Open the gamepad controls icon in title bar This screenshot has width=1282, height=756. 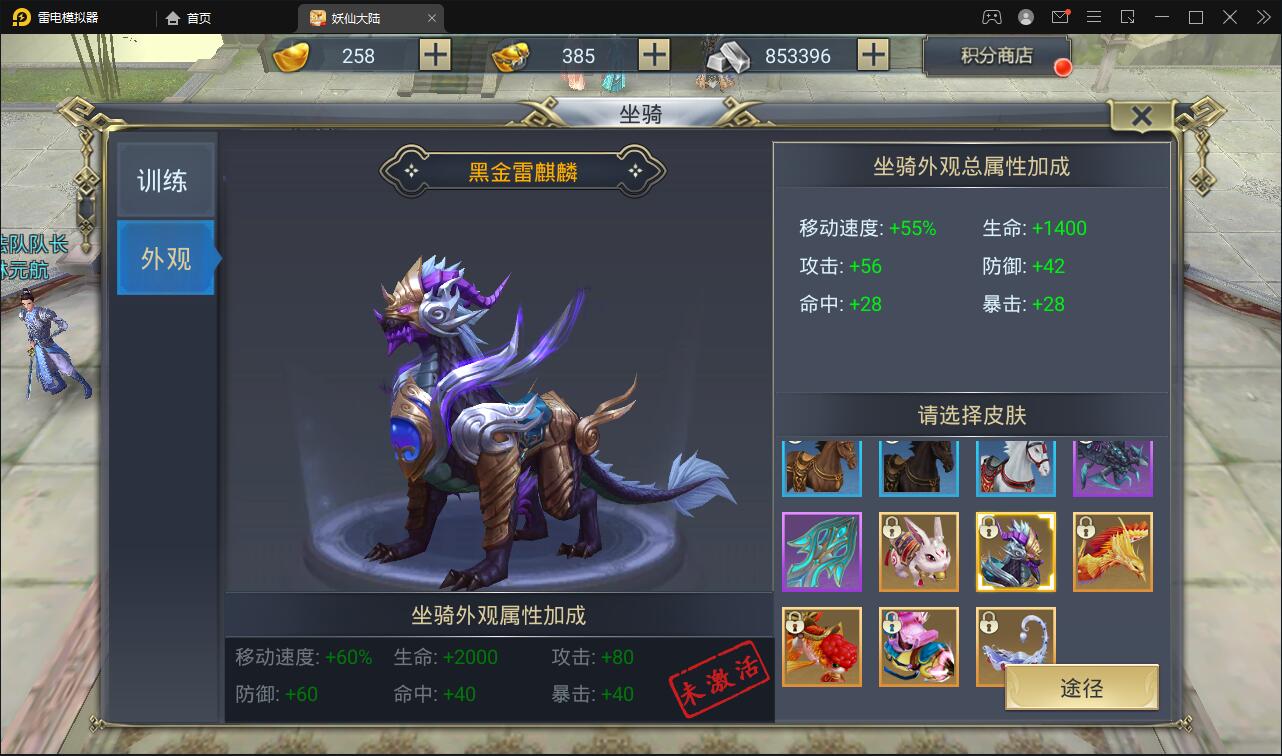coord(991,16)
